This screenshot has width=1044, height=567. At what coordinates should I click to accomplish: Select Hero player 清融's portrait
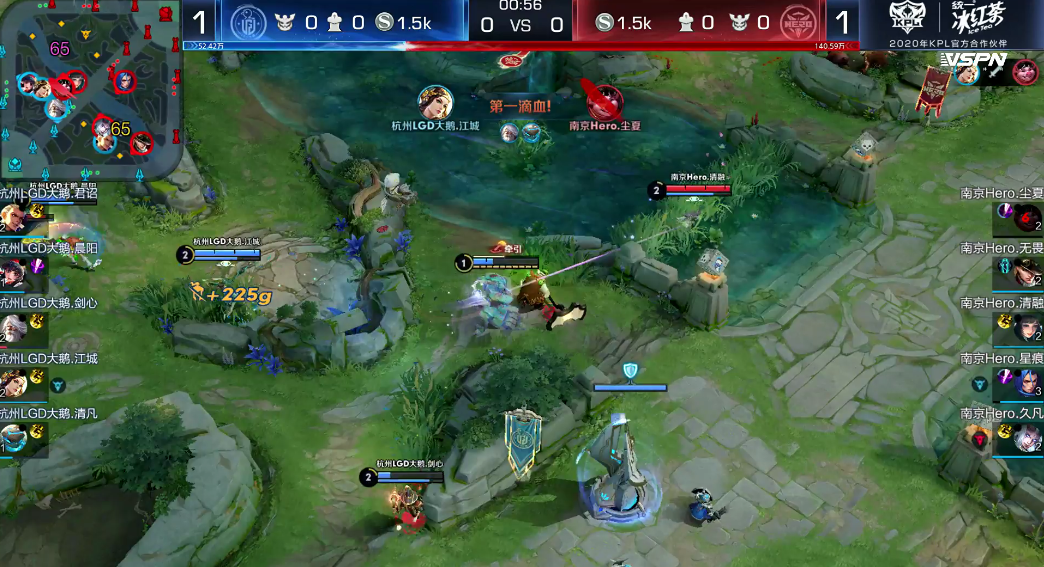click(1027, 327)
